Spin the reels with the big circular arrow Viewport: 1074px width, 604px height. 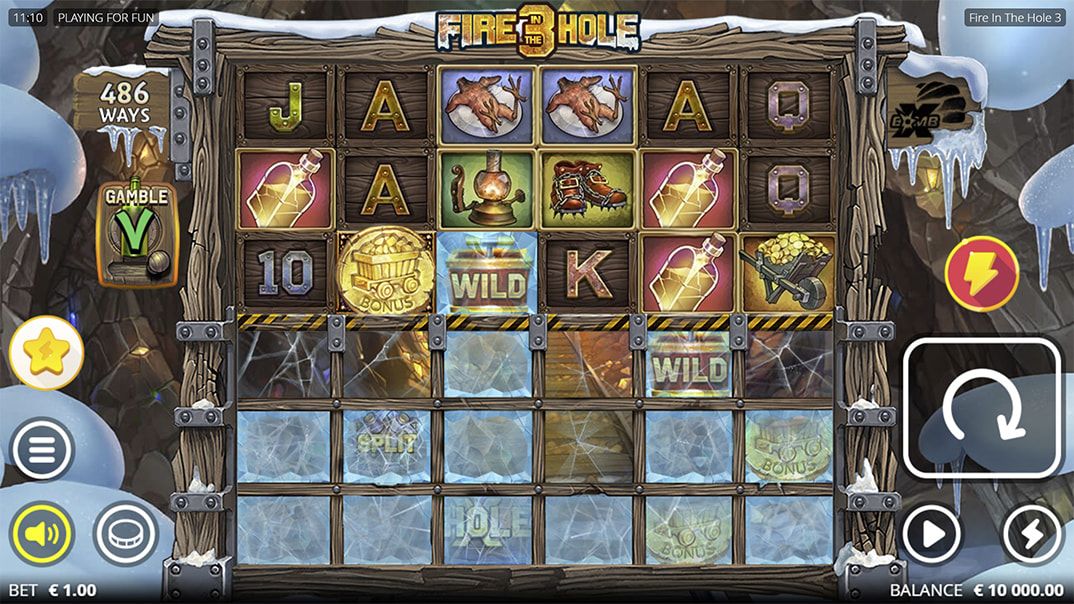(981, 408)
